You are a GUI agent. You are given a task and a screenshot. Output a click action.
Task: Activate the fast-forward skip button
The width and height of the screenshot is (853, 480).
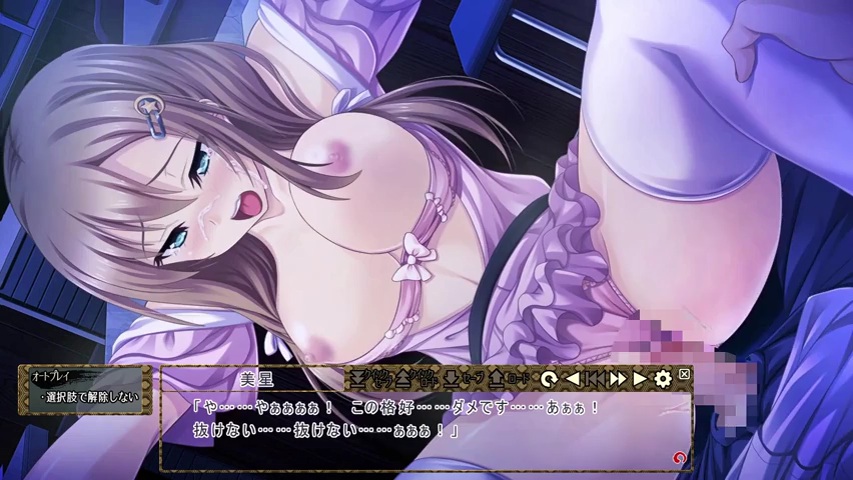coord(617,379)
